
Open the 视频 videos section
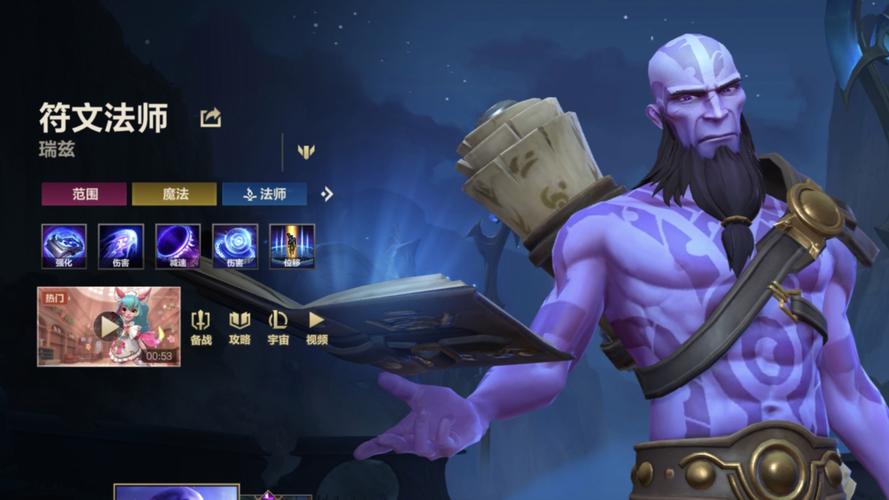coord(317,327)
